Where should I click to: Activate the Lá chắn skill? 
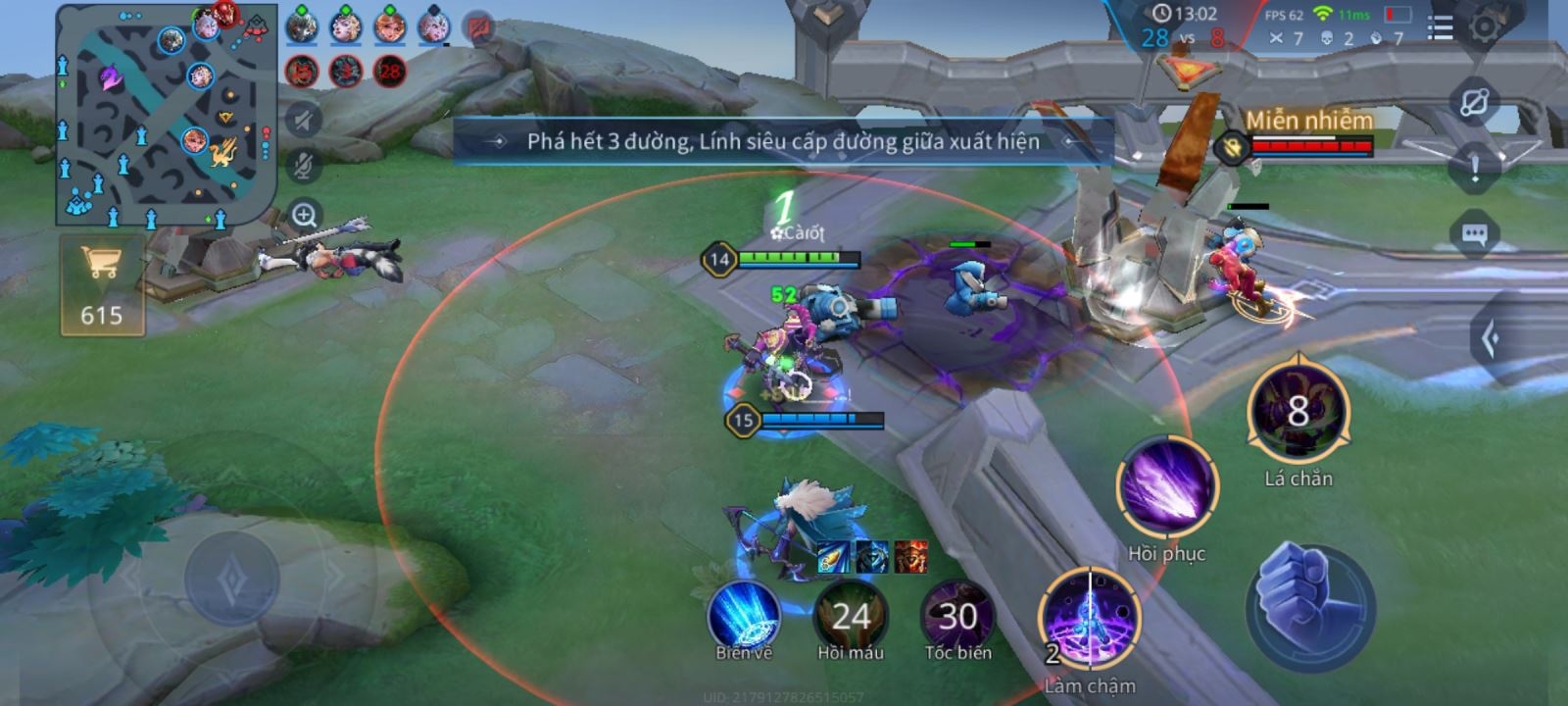1298,412
